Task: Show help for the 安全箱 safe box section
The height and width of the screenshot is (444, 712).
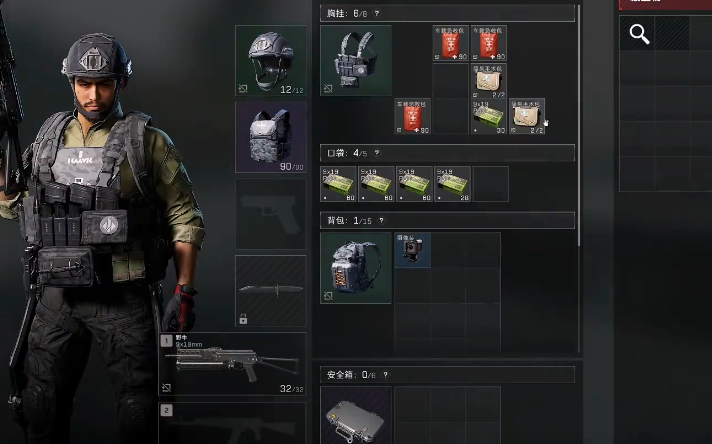Action: [385, 375]
